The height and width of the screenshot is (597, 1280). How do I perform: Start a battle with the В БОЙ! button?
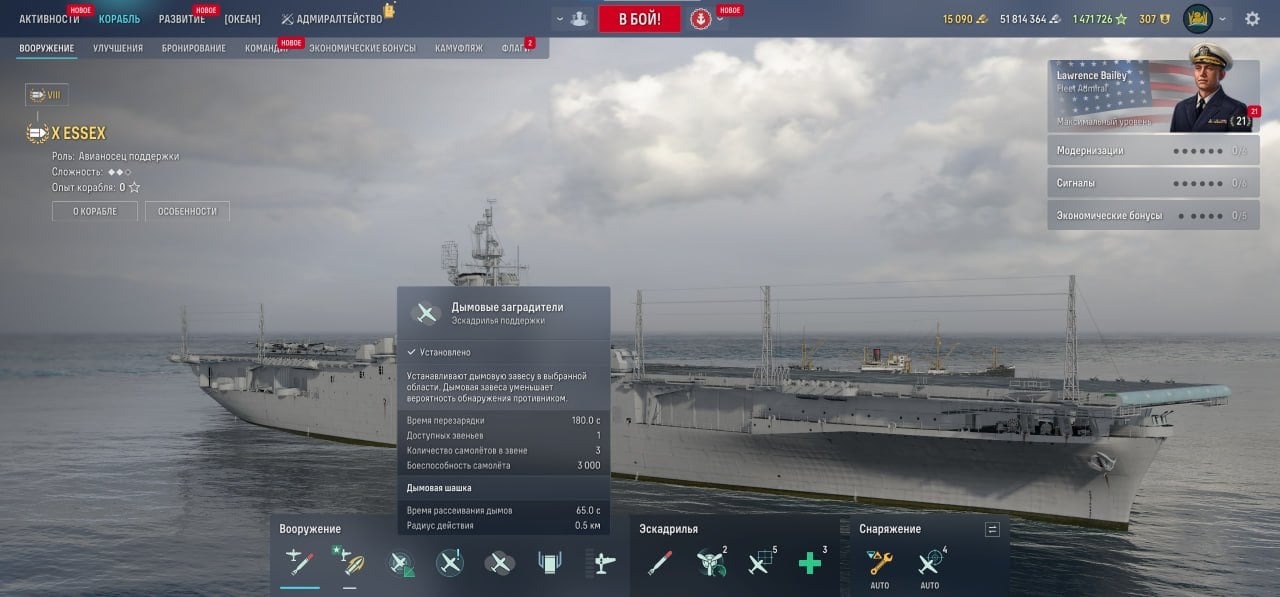point(639,19)
